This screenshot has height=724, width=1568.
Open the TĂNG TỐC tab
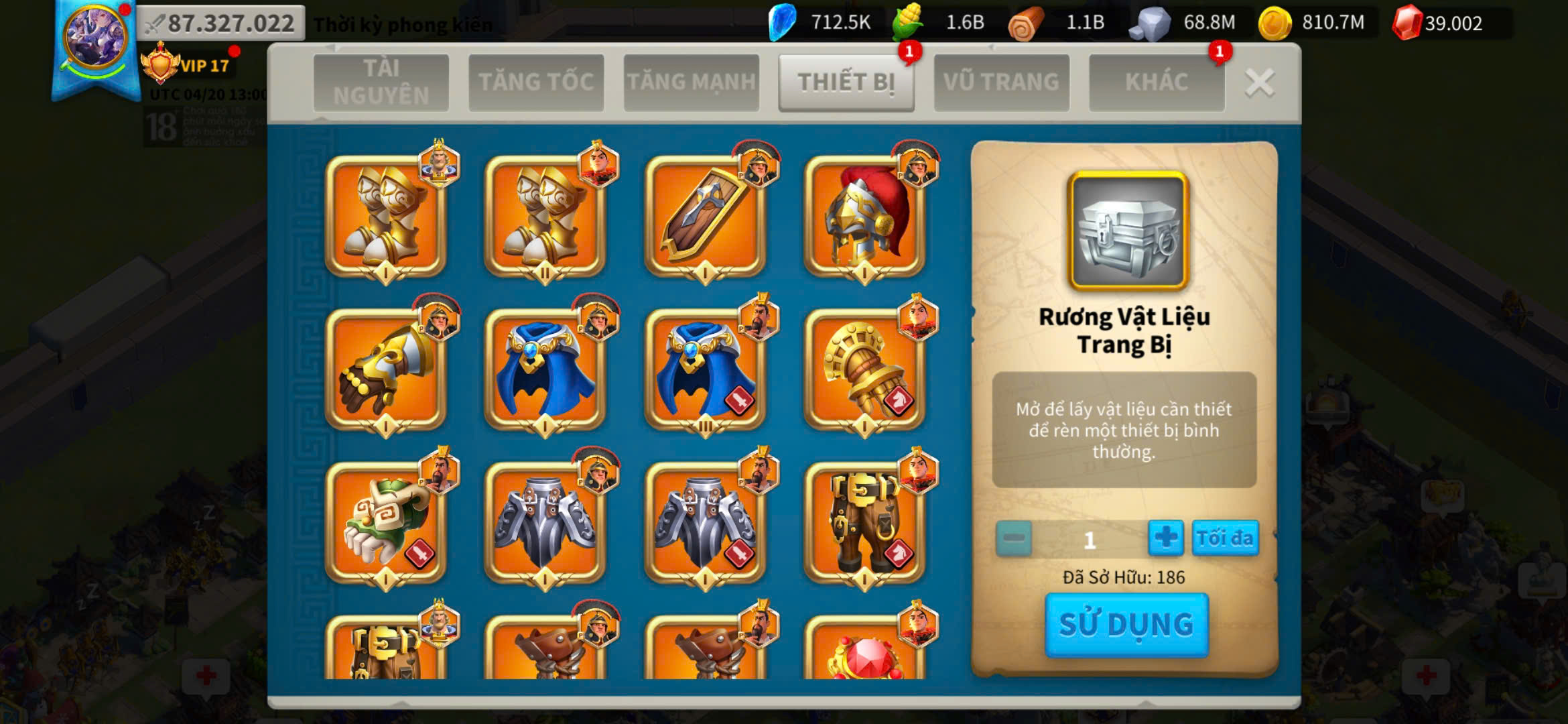536,82
